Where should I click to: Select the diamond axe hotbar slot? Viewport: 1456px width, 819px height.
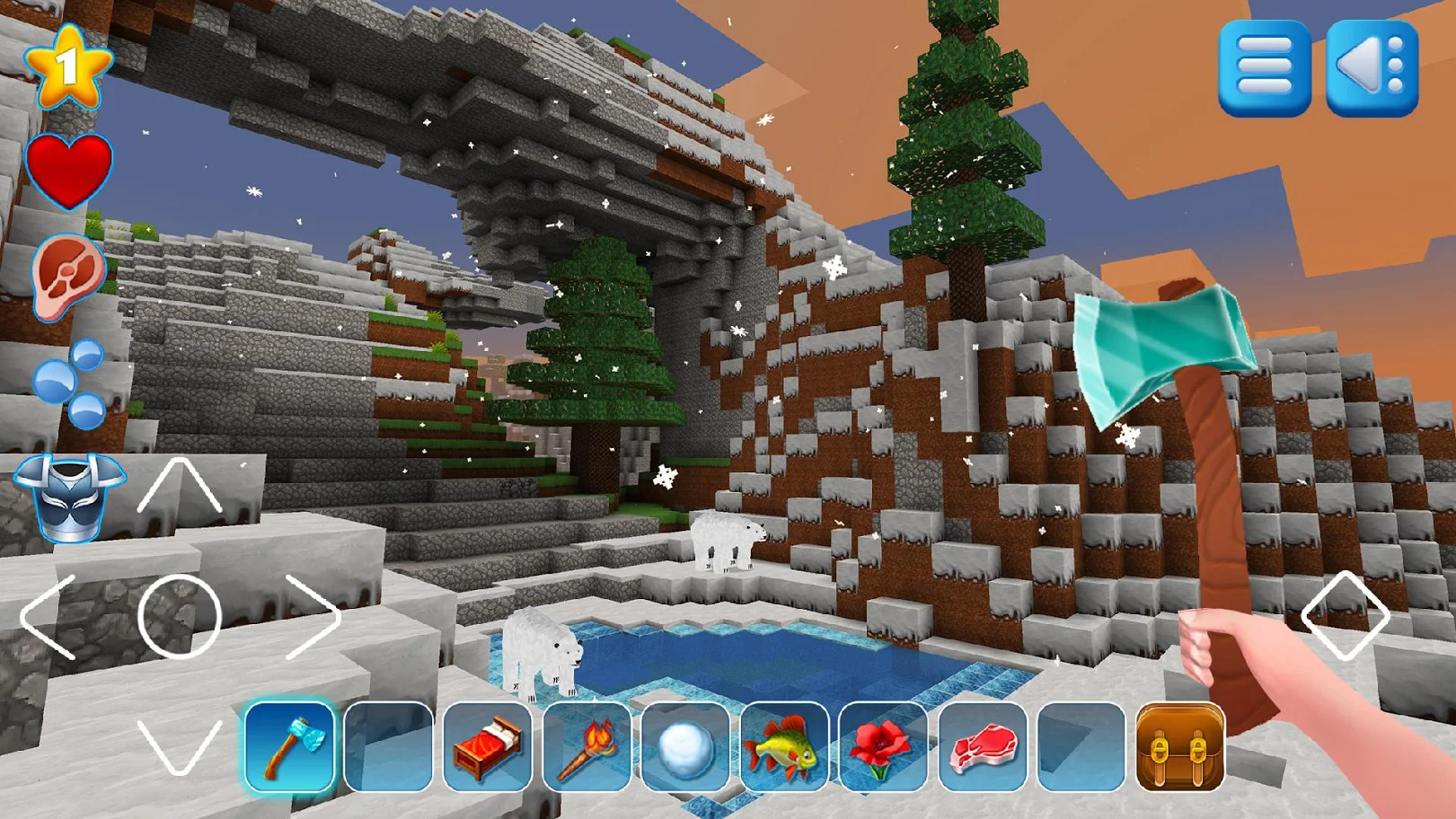tap(289, 746)
